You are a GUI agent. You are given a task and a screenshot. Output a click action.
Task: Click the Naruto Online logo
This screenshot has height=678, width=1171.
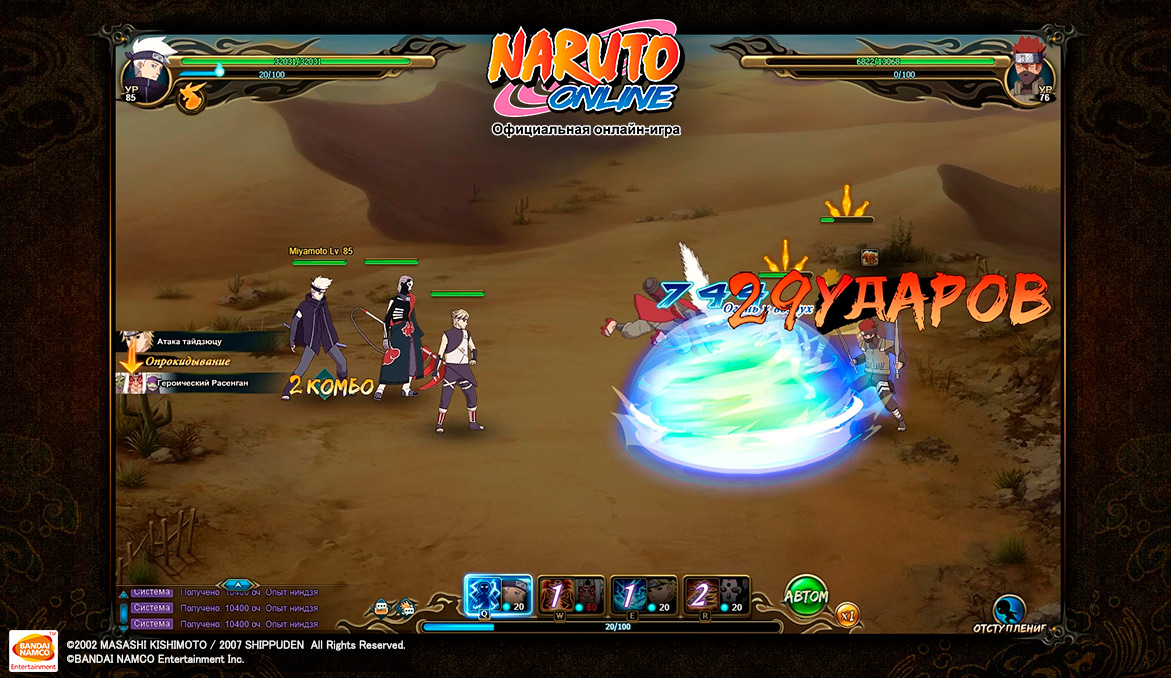(x=586, y=72)
